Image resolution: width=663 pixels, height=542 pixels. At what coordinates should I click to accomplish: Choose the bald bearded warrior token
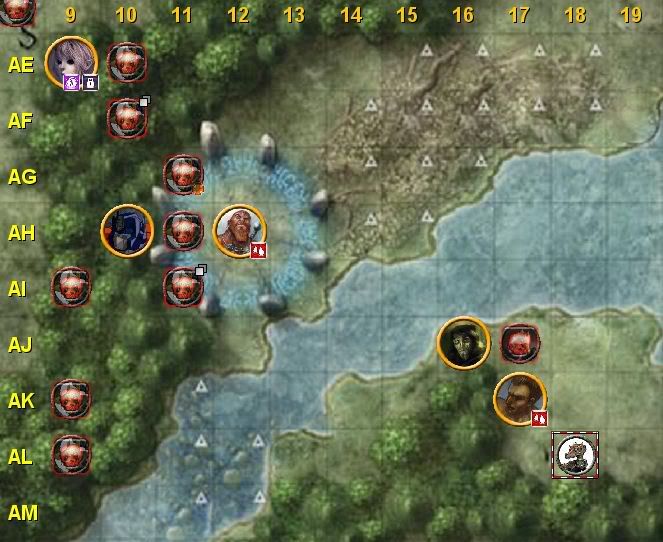tap(239, 230)
